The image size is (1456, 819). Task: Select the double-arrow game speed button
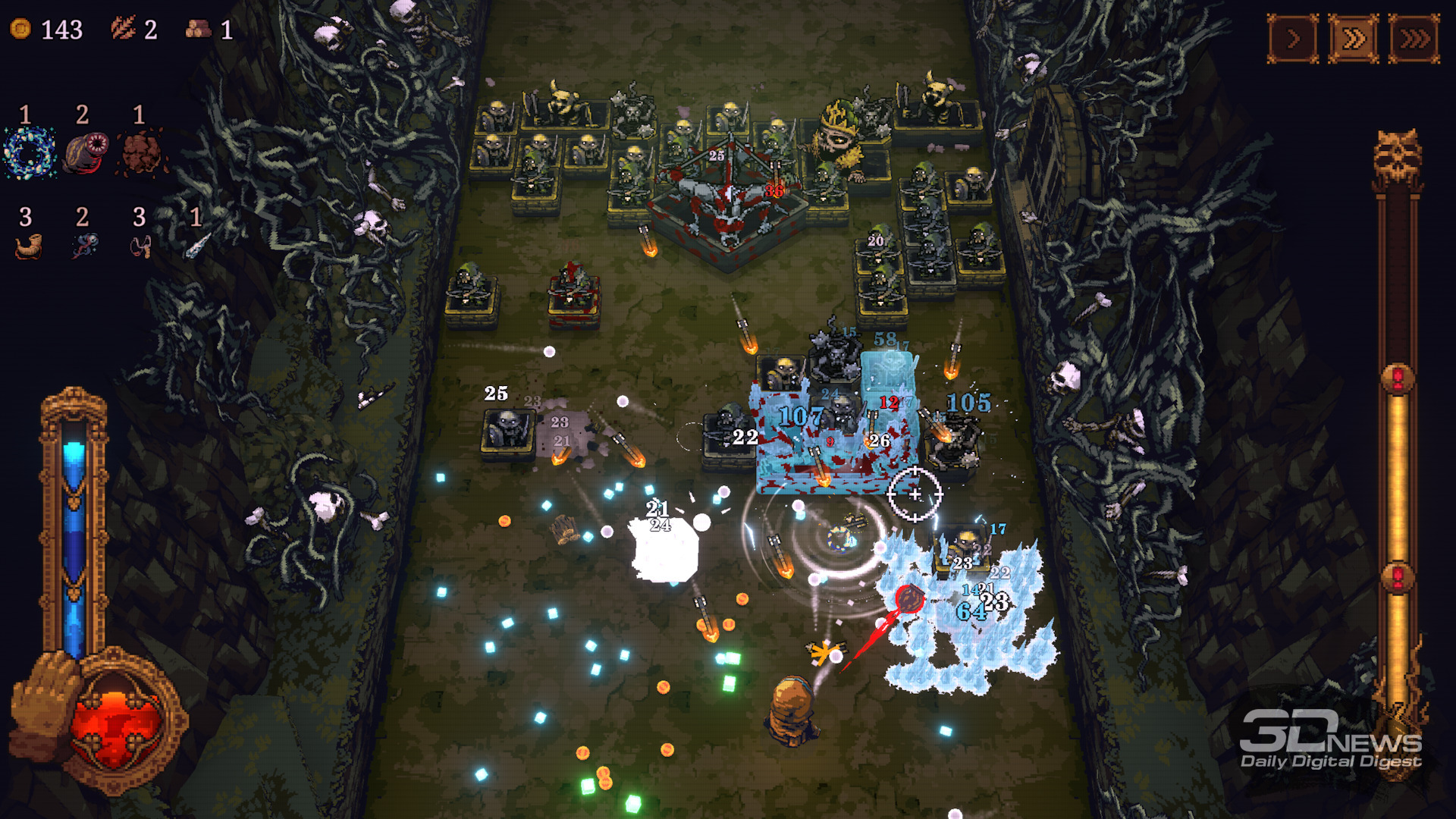[1354, 39]
